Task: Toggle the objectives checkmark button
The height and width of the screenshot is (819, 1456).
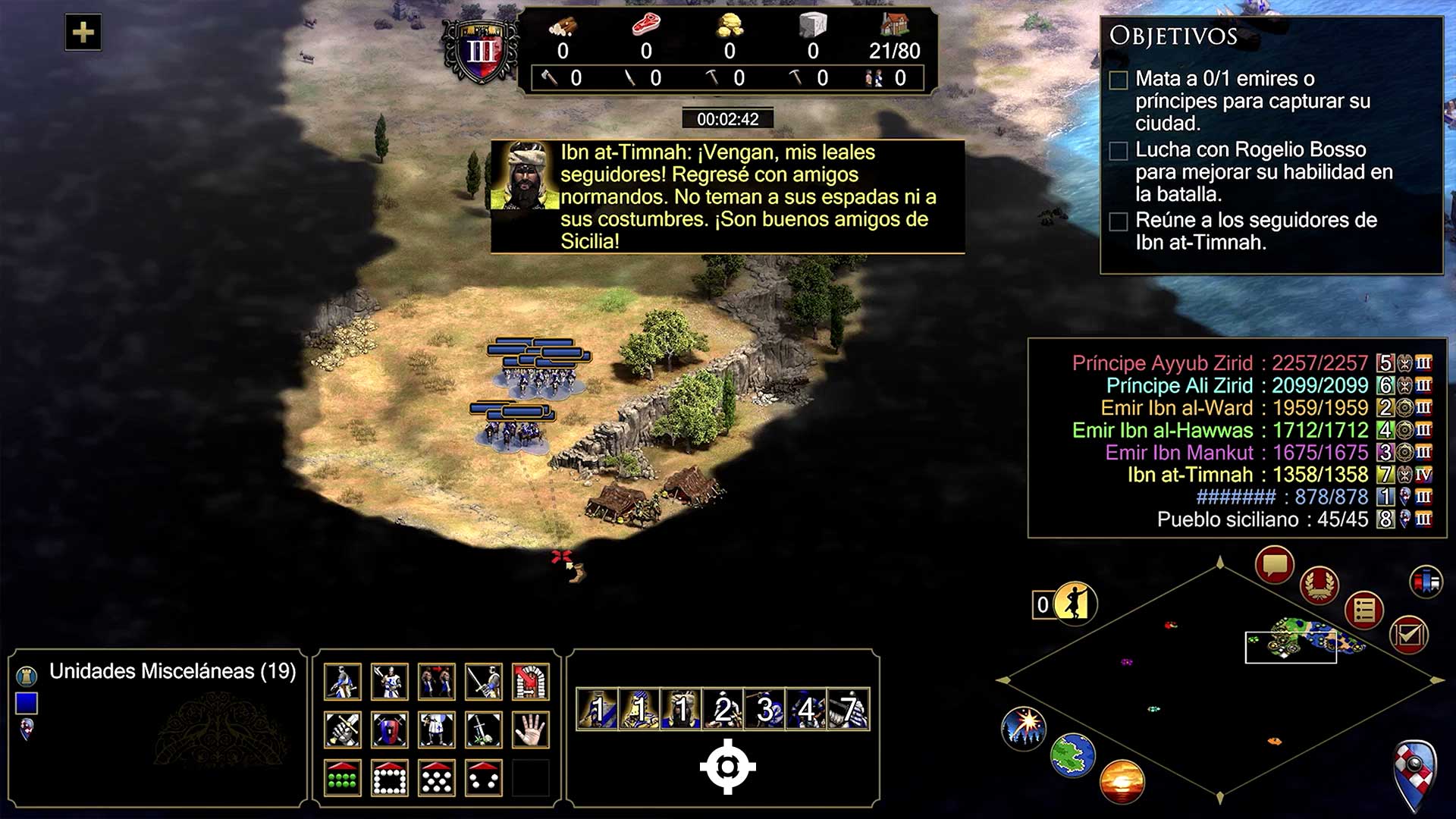Action: (x=1409, y=635)
